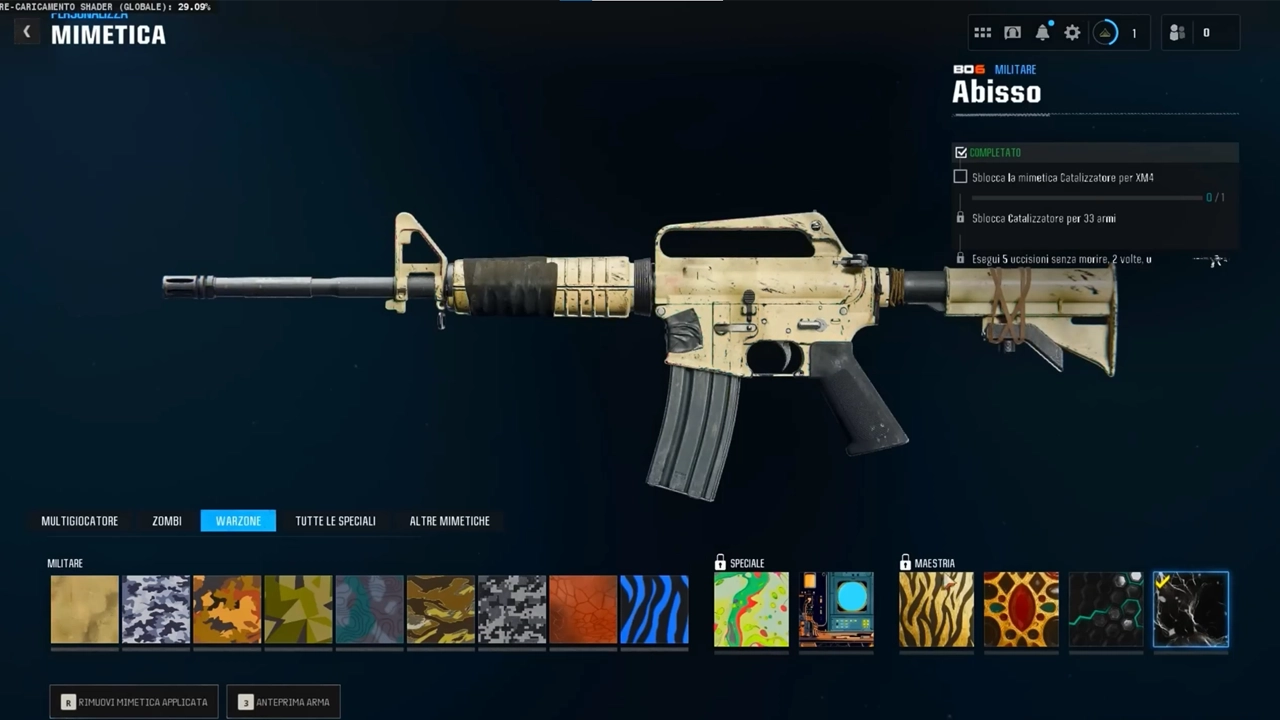Open the Zombi camo tab
The height and width of the screenshot is (720, 1280).
click(167, 521)
